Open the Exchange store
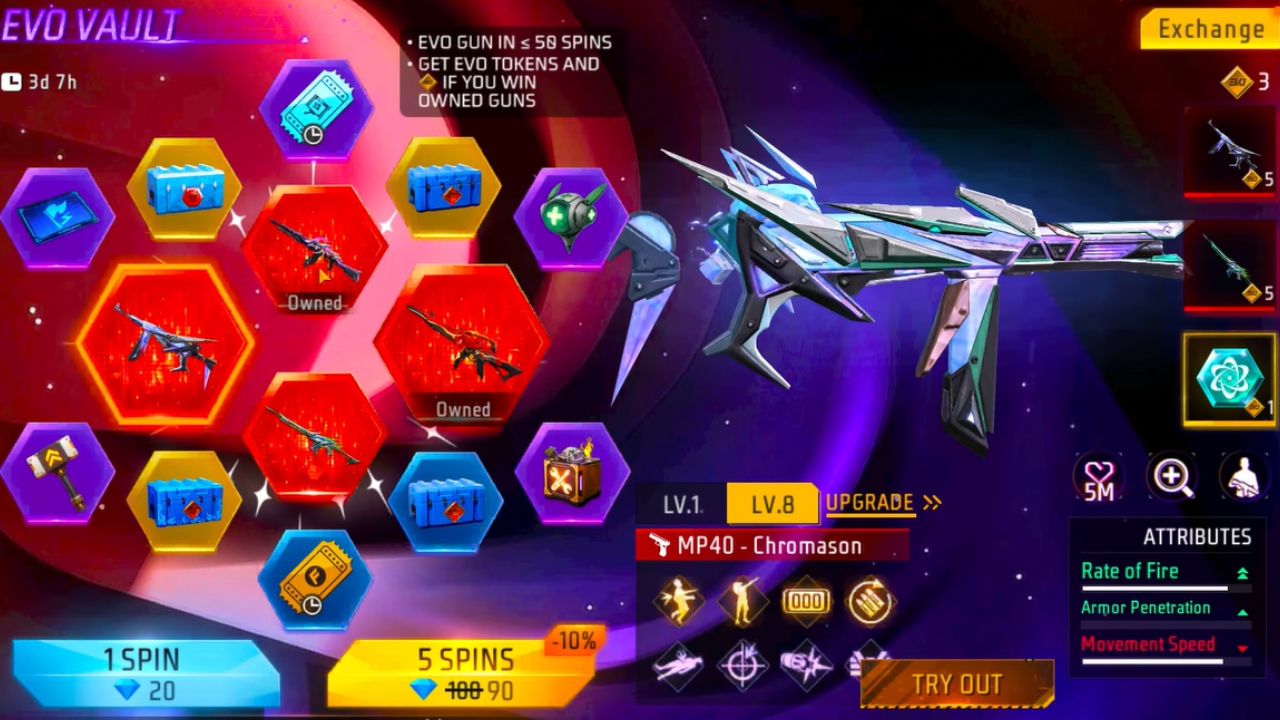Viewport: 1280px width, 720px height. tap(1209, 30)
